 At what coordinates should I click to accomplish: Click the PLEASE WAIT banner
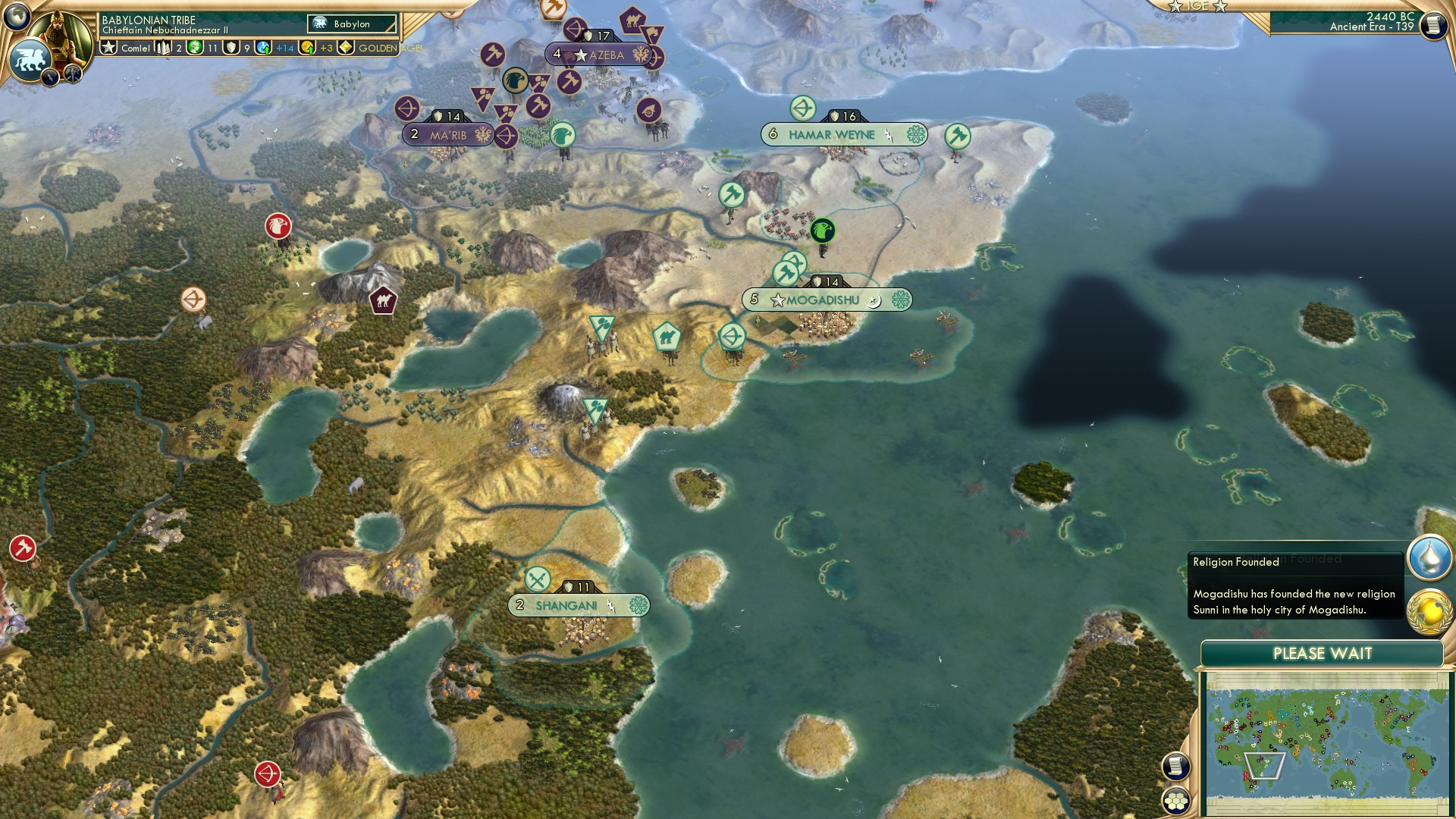[x=1321, y=652]
